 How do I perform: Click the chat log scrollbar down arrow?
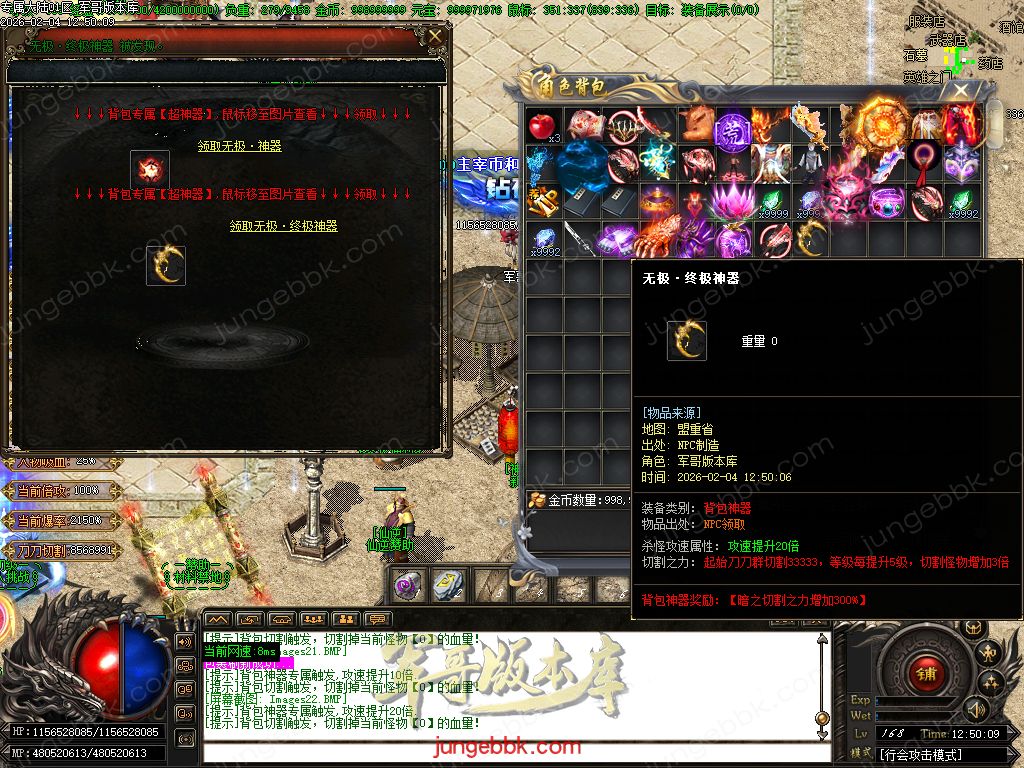[822, 718]
